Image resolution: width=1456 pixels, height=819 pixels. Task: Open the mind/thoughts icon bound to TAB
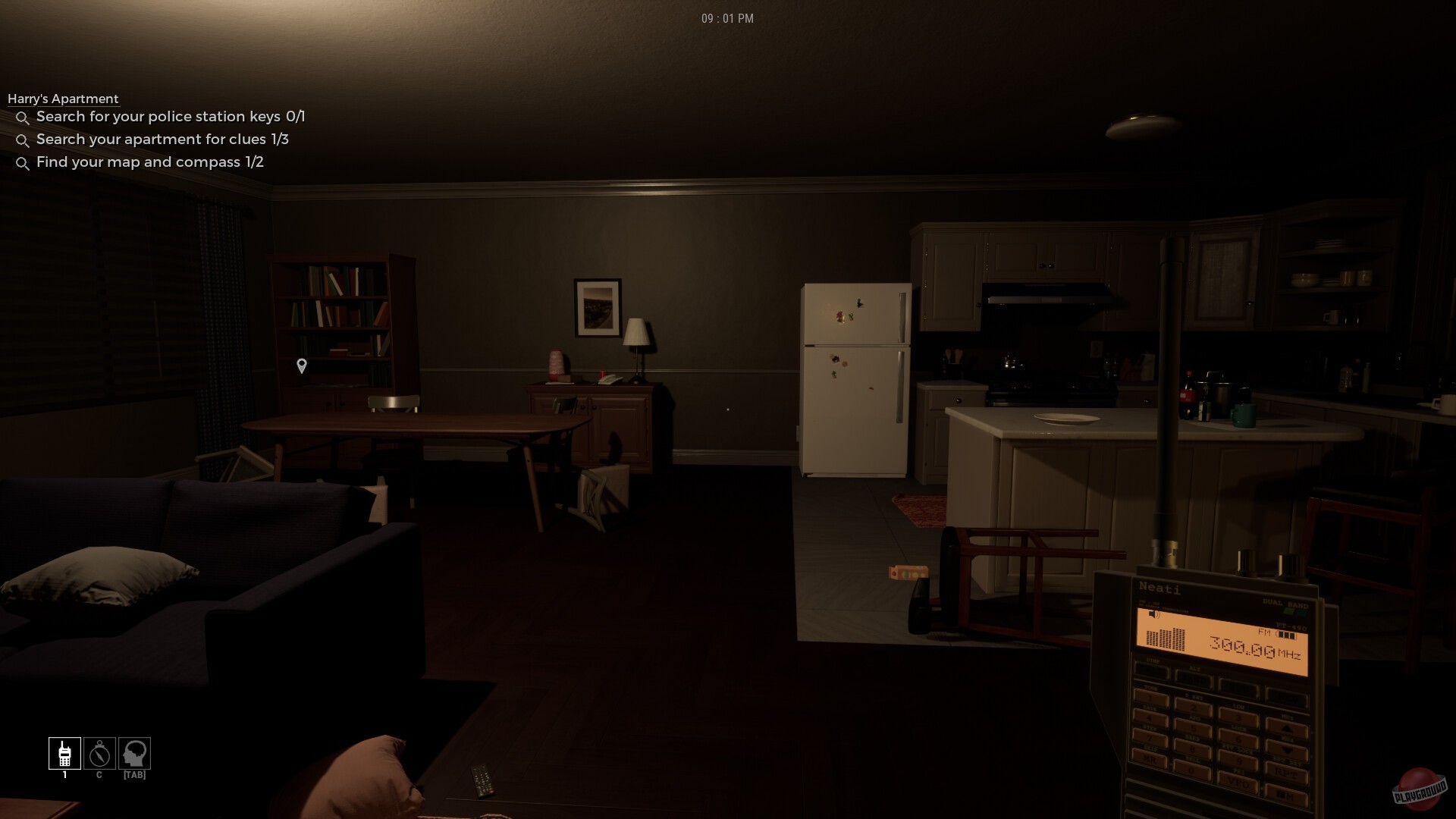[134, 753]
